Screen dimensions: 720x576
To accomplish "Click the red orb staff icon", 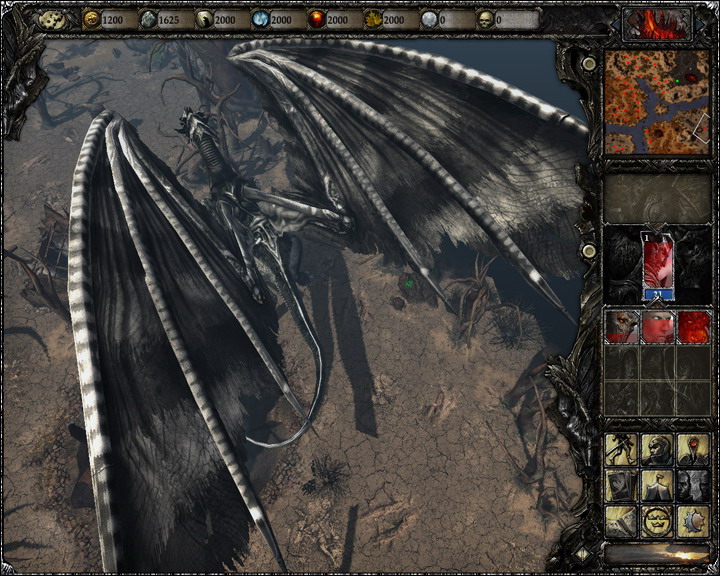I will coord(693,449).
